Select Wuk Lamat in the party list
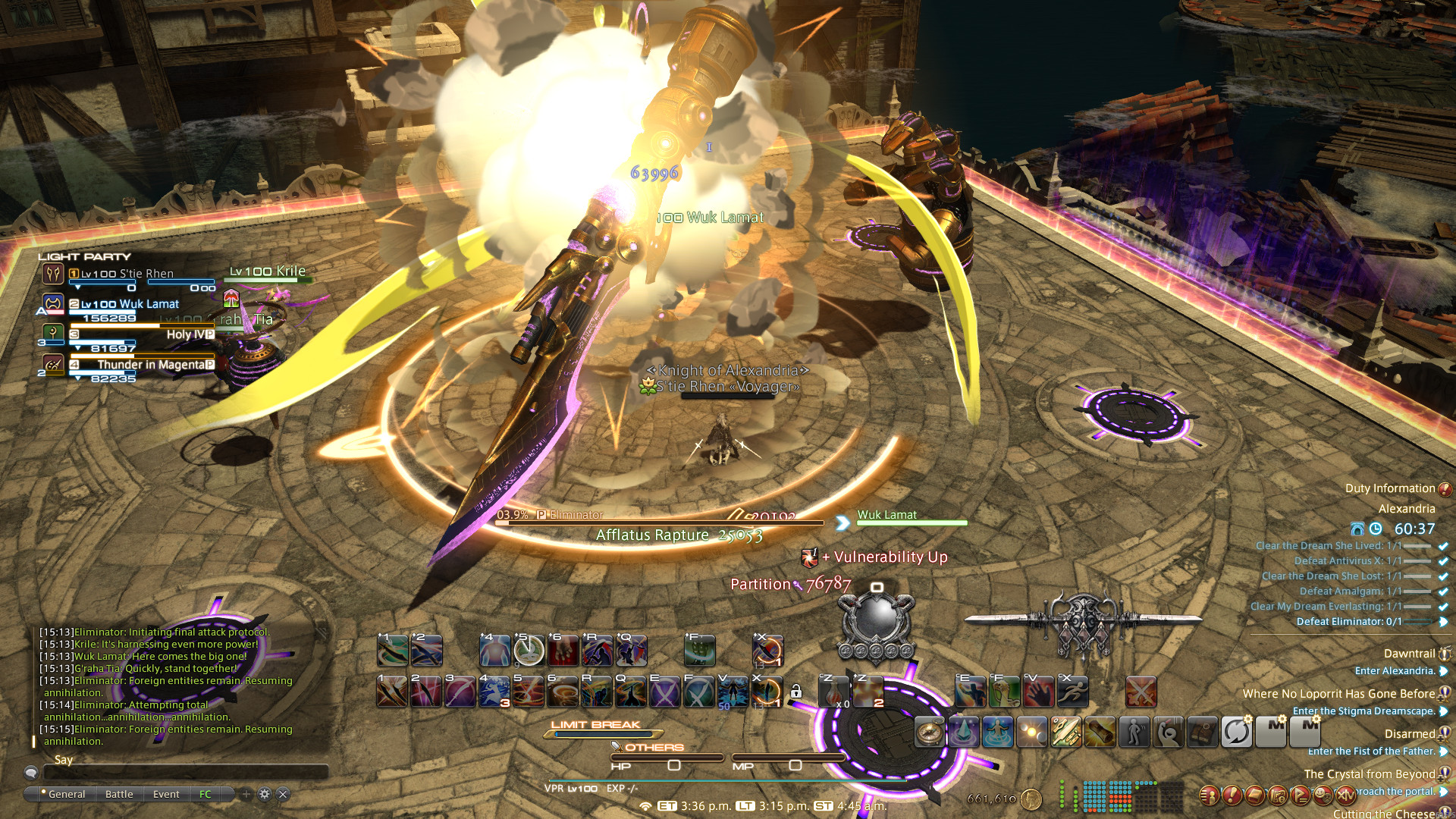Image resolution: width=1456 pixels, height=819 pixels. pos(130,304)
